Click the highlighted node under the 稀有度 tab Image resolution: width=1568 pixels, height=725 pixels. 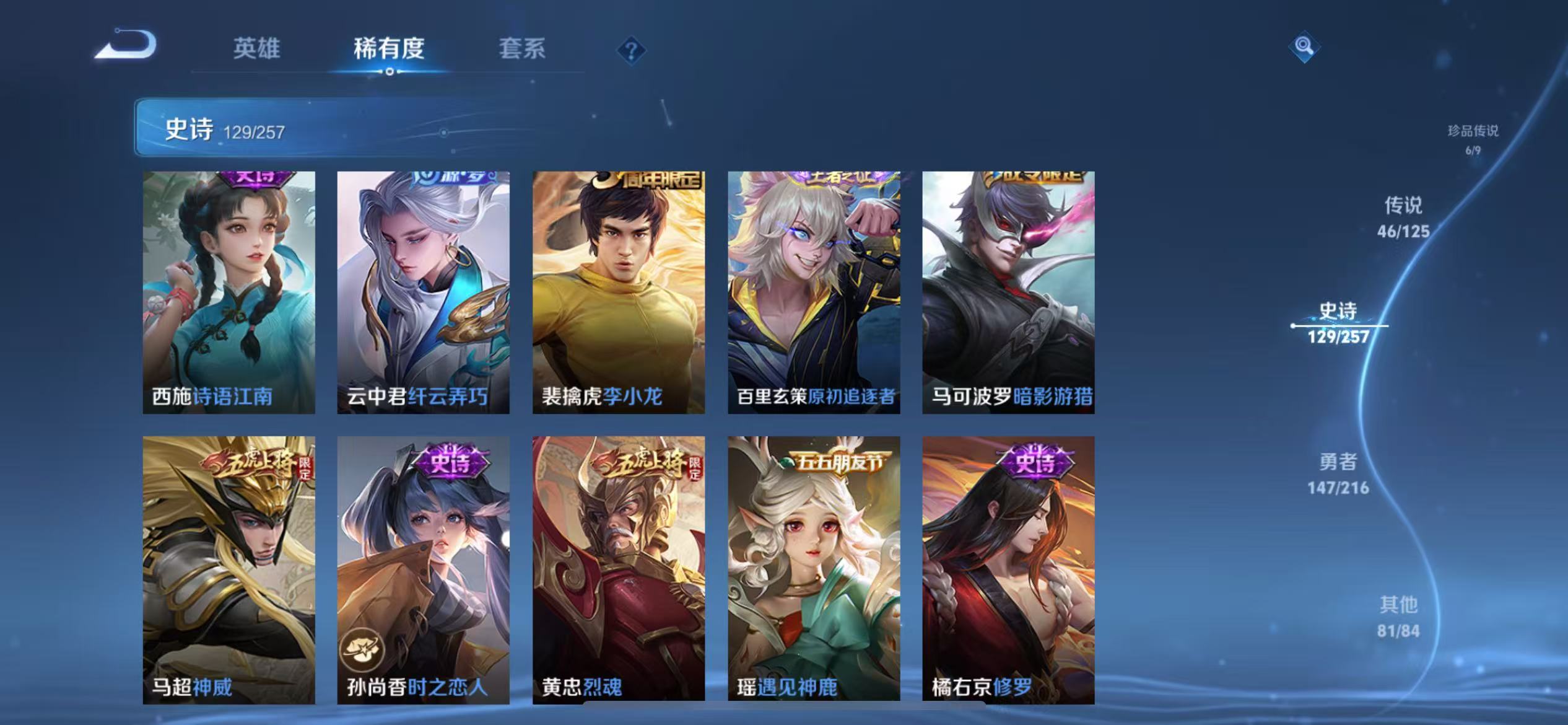pyautogui.click(x=389, y=71)
